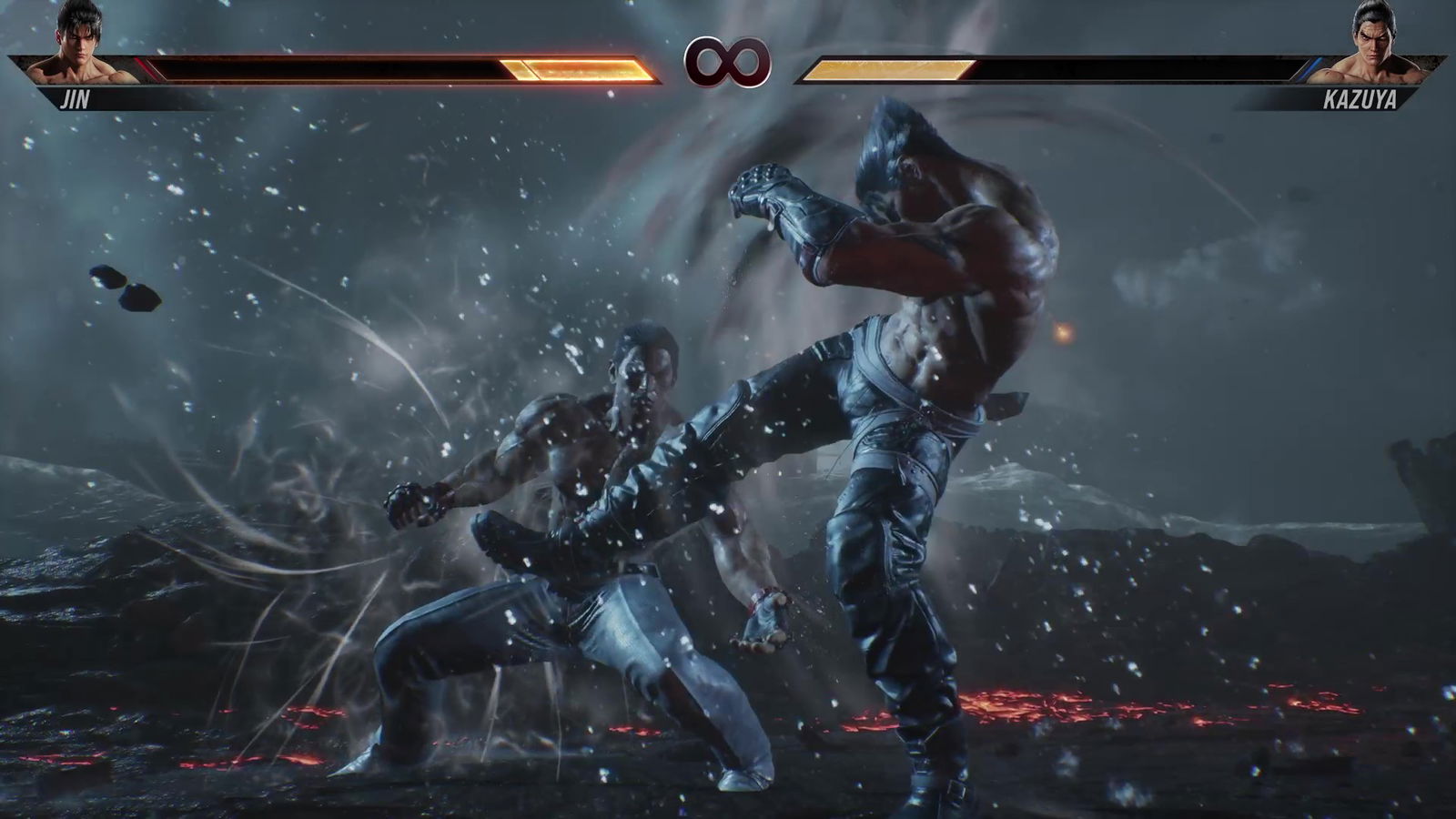Select Kazuya's character portrait
This screenshot has width=1456, height=819.
point(1374,47)
